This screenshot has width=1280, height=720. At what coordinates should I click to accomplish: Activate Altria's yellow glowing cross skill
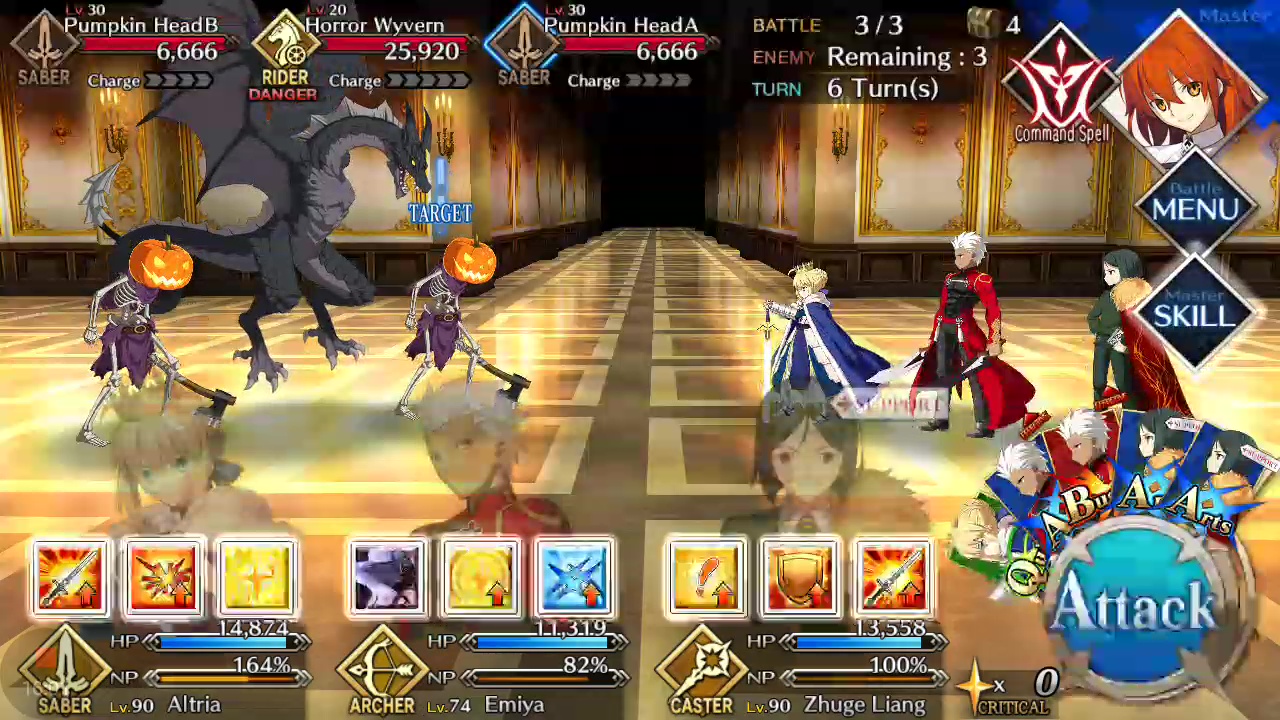click(x=257, y=578)
